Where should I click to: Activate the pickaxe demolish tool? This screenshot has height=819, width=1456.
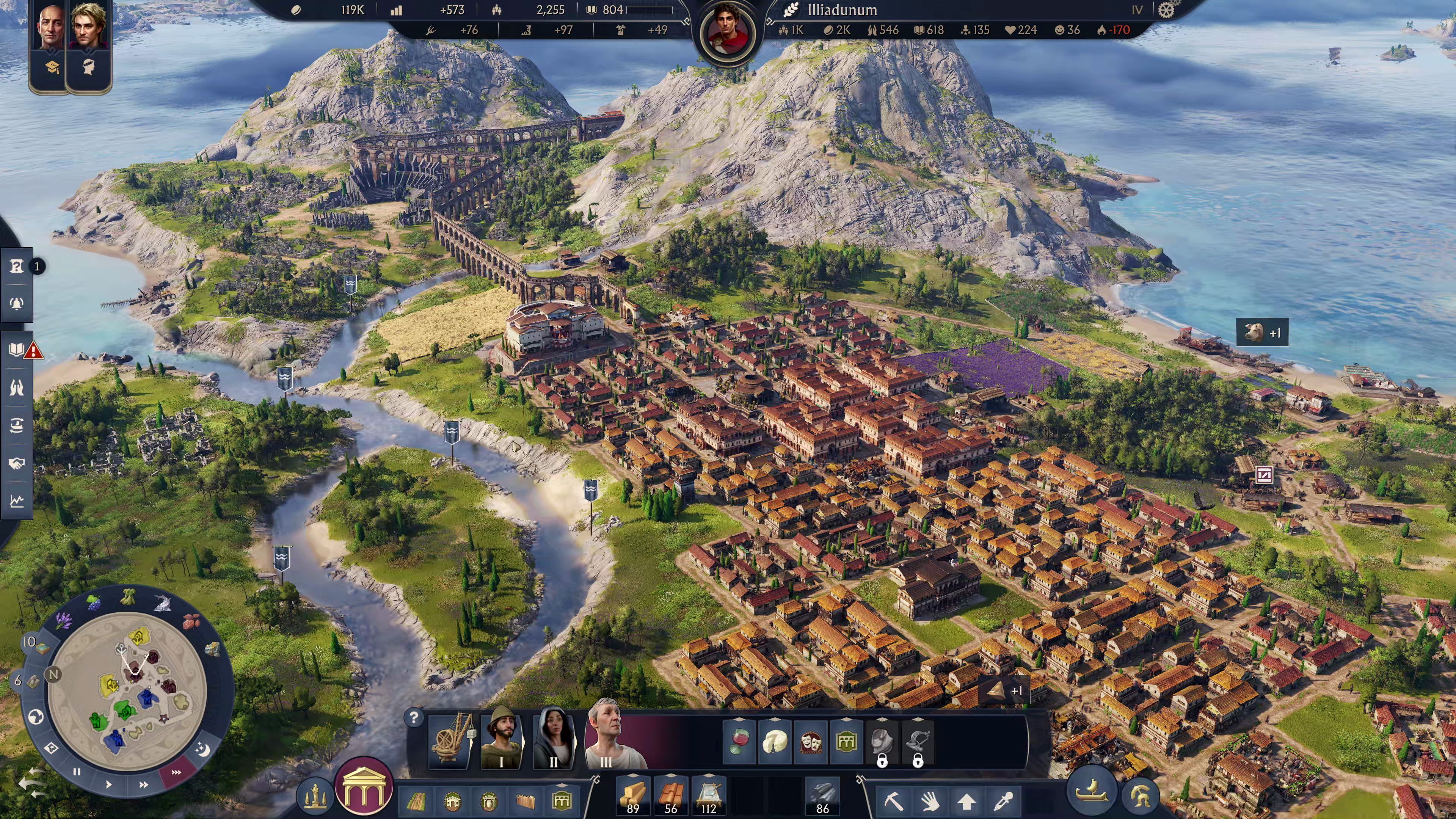(x=894, y=801)
